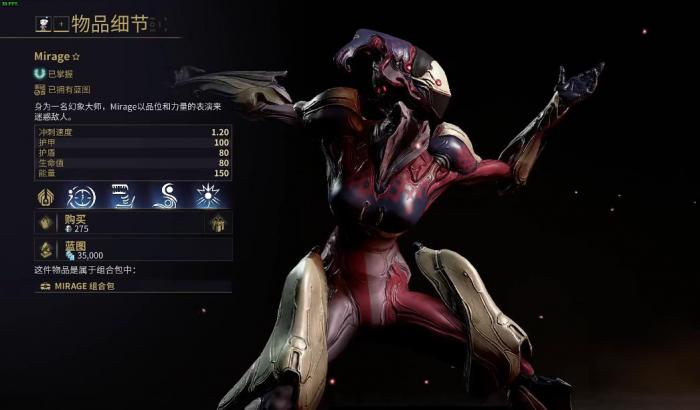
Task: Show the Eclipse ability icon
Action: tap(165, 195)
